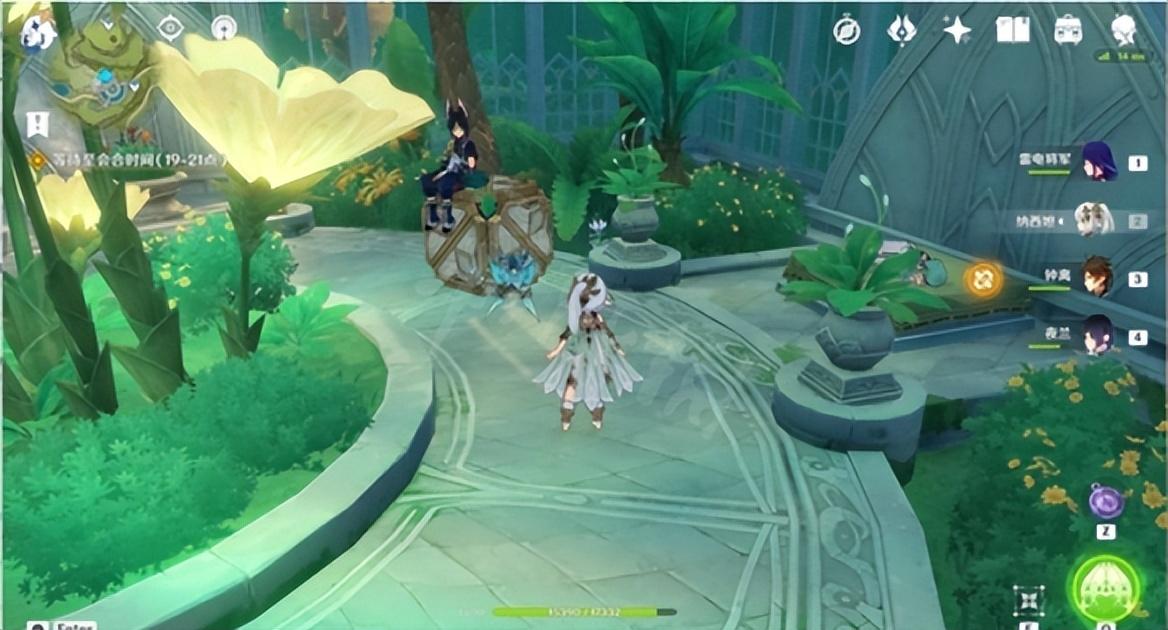Open the compass events icon
This screenshot has height=630, width=1168.
tap(847, 31)
